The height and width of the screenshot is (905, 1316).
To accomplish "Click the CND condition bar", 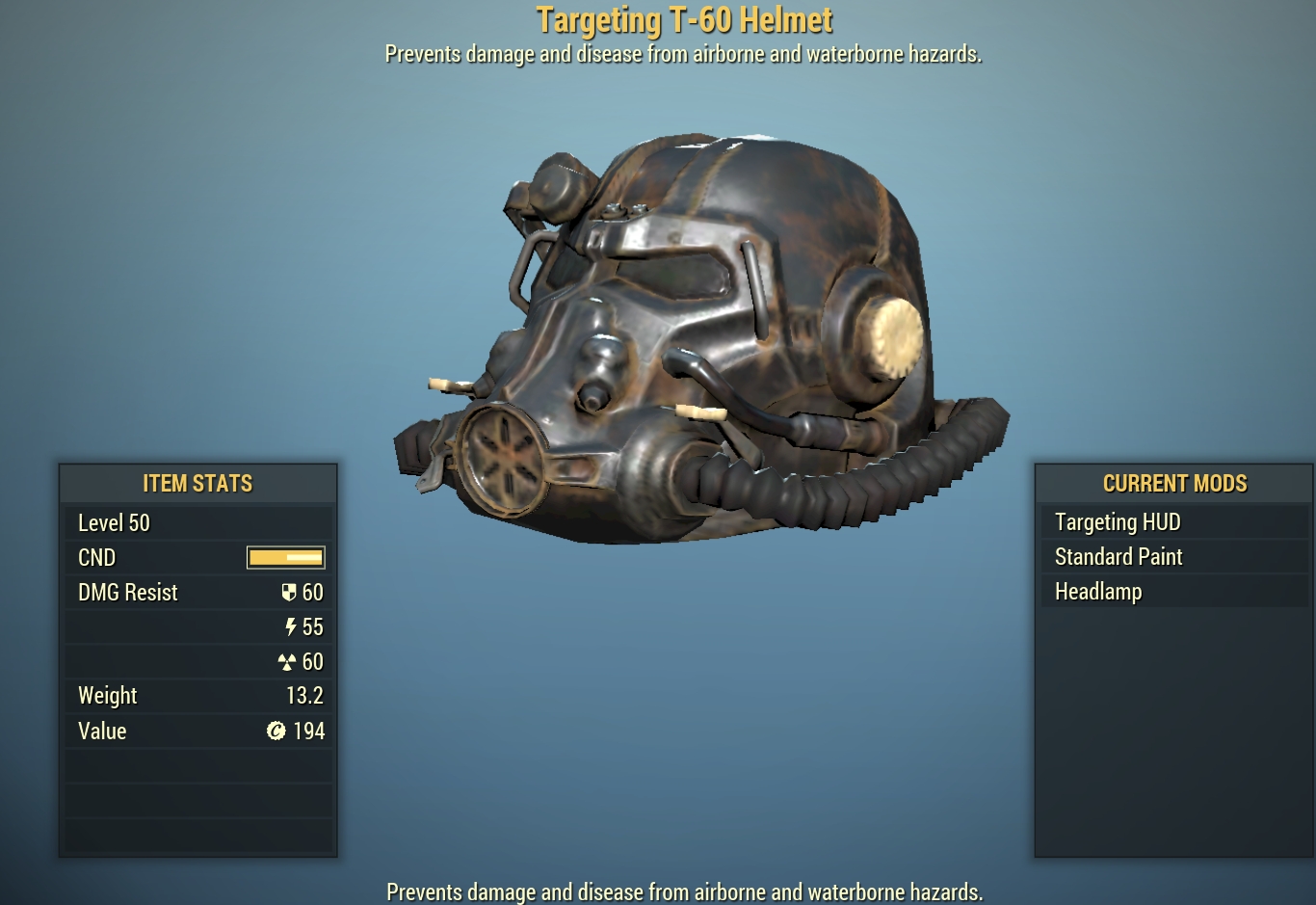I will coord(284,557).
